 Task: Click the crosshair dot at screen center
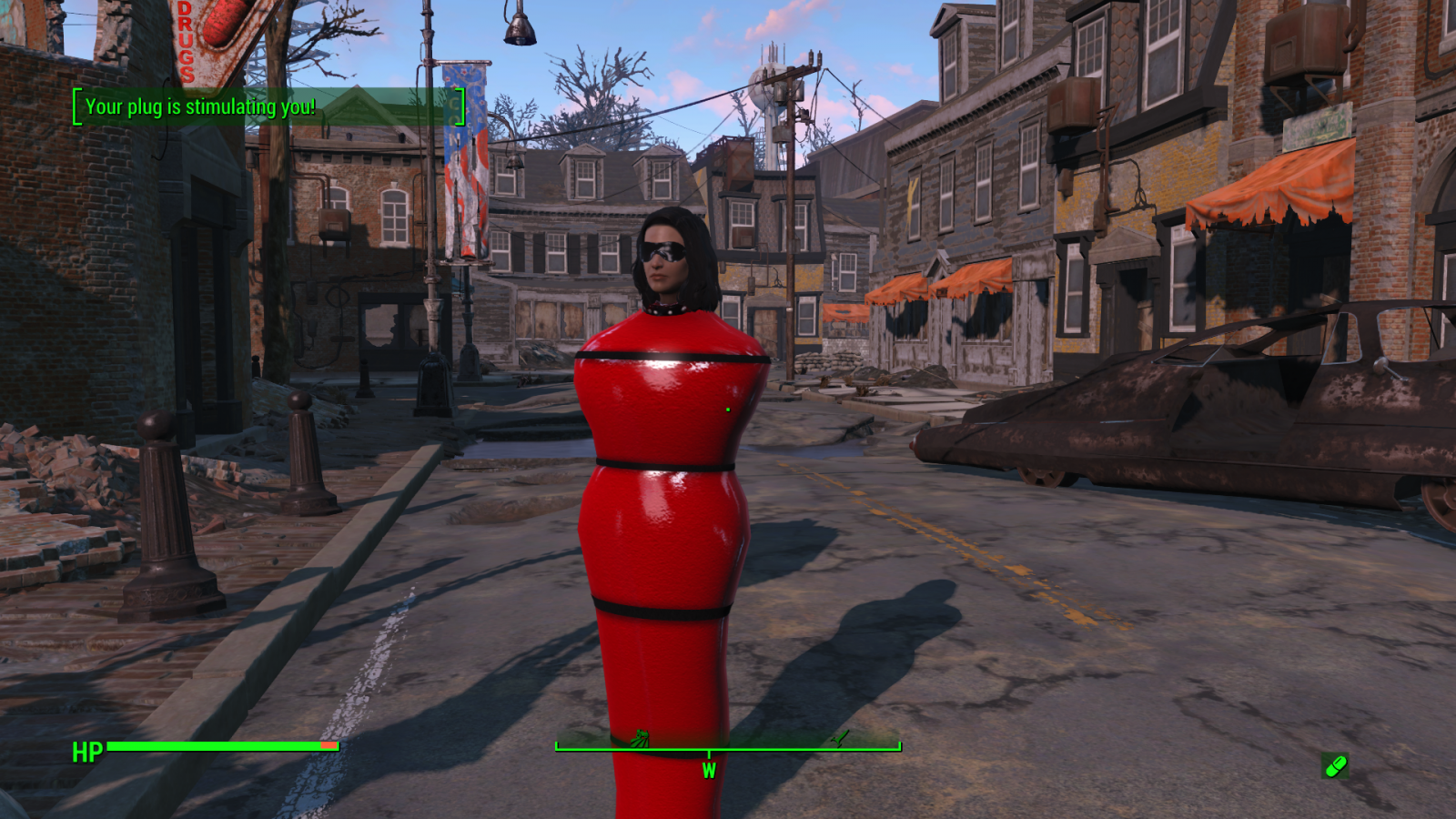tap(728, 409)
